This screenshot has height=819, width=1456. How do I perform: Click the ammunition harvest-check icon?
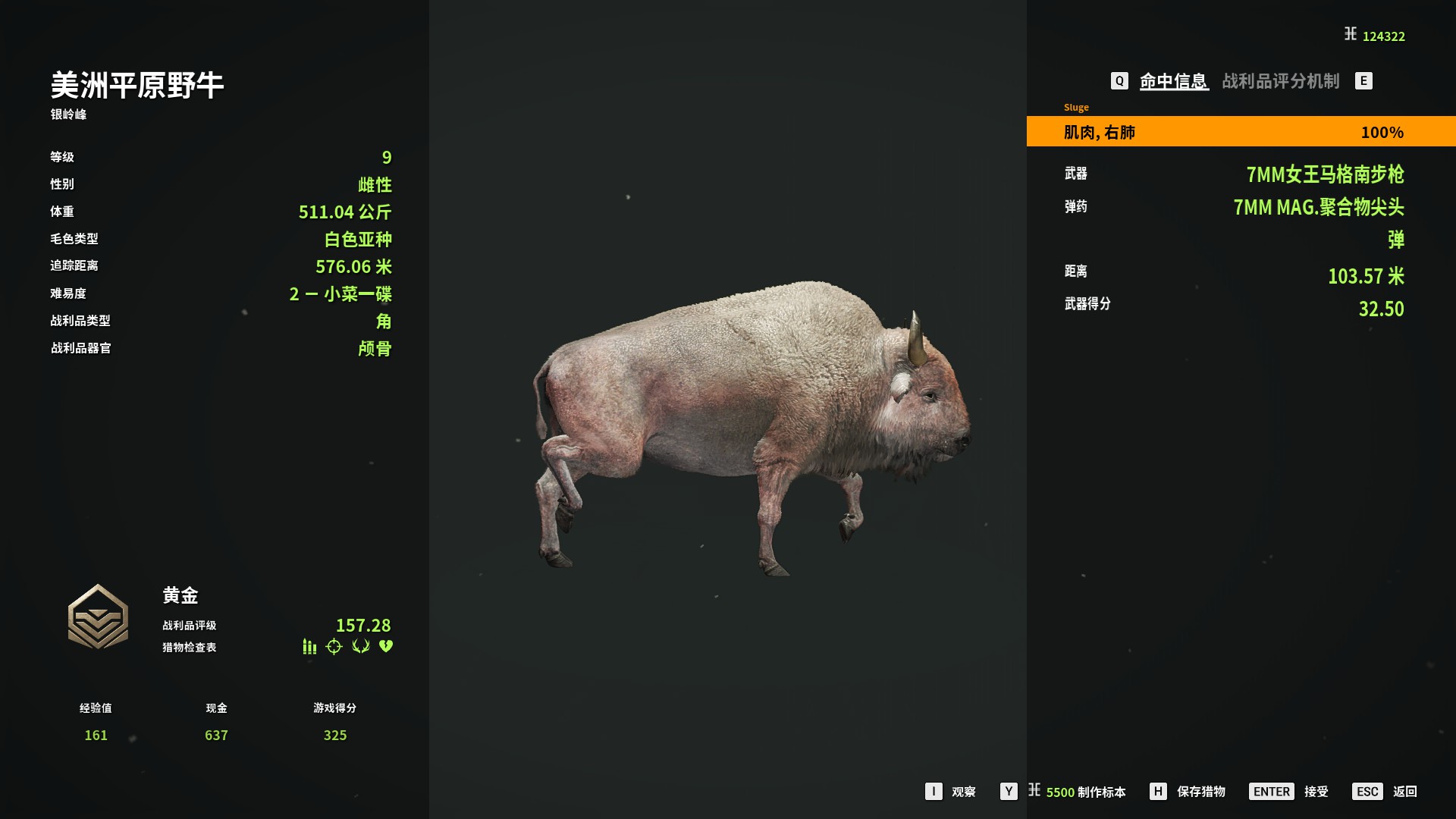[x=309, y=646]
